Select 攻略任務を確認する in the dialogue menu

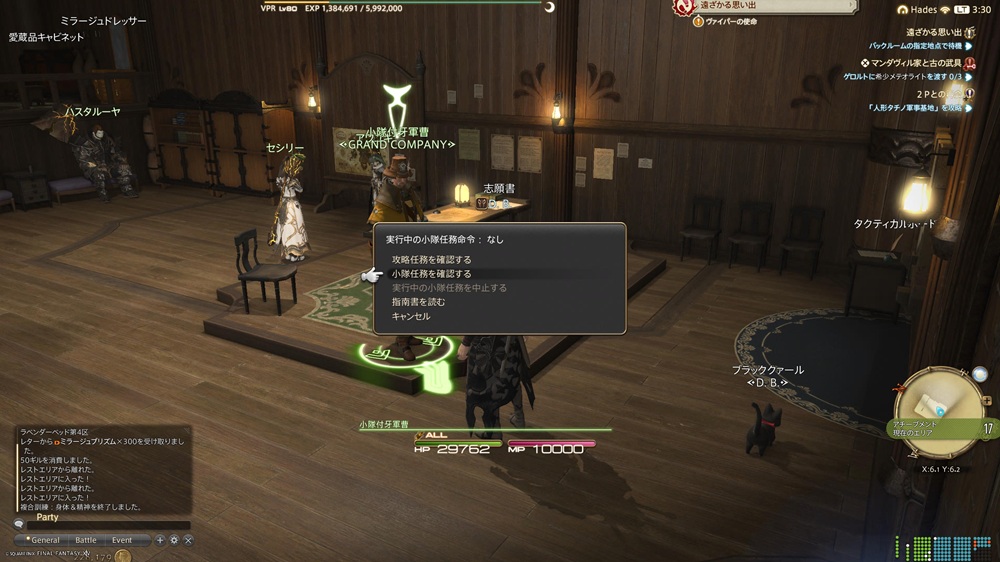coord(431,259)
